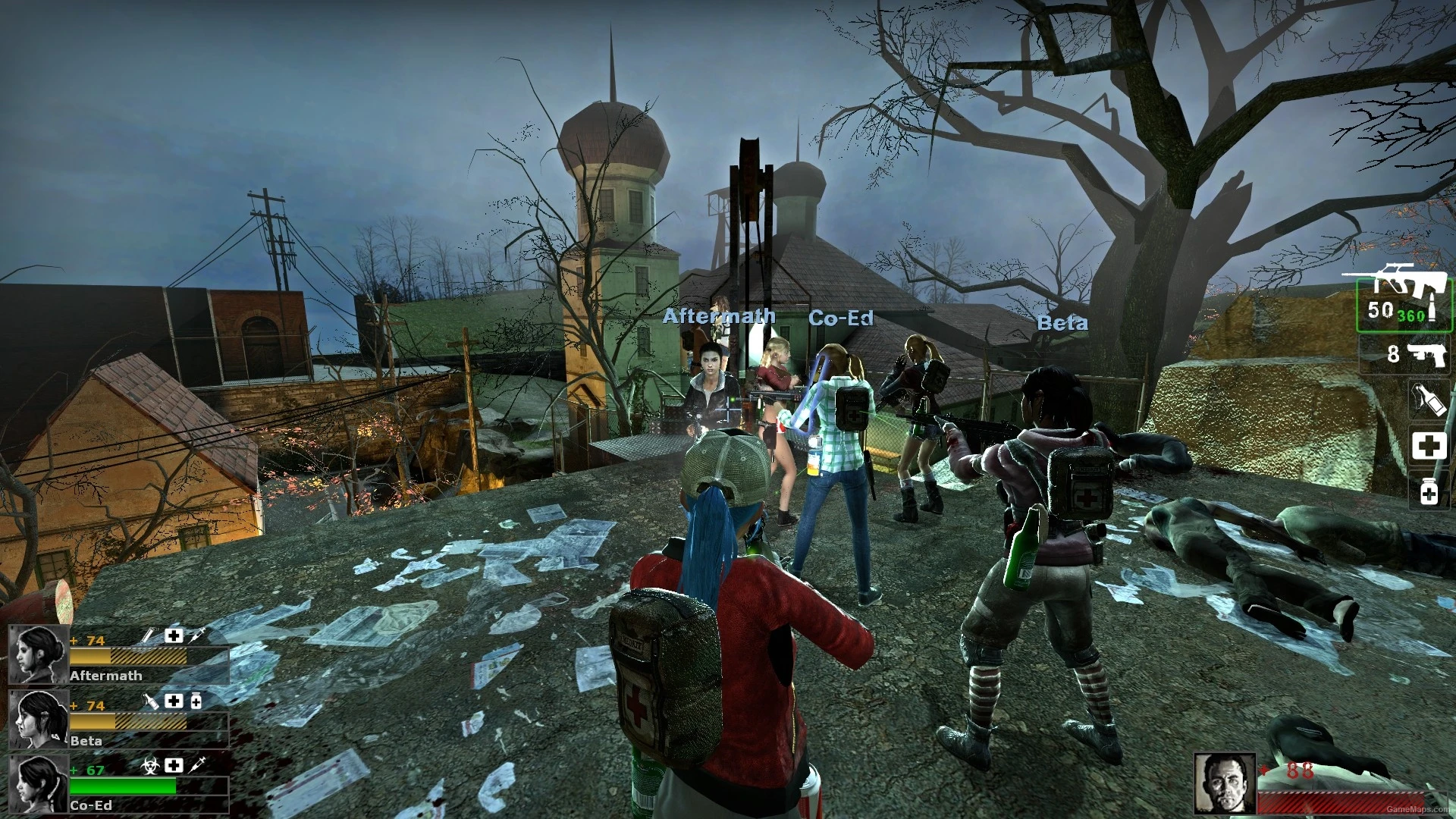Click the green 360 reserve ammo counter
Image resolution: width=1456 pixels, height=819 pixels.
(x=1410, y=315)
